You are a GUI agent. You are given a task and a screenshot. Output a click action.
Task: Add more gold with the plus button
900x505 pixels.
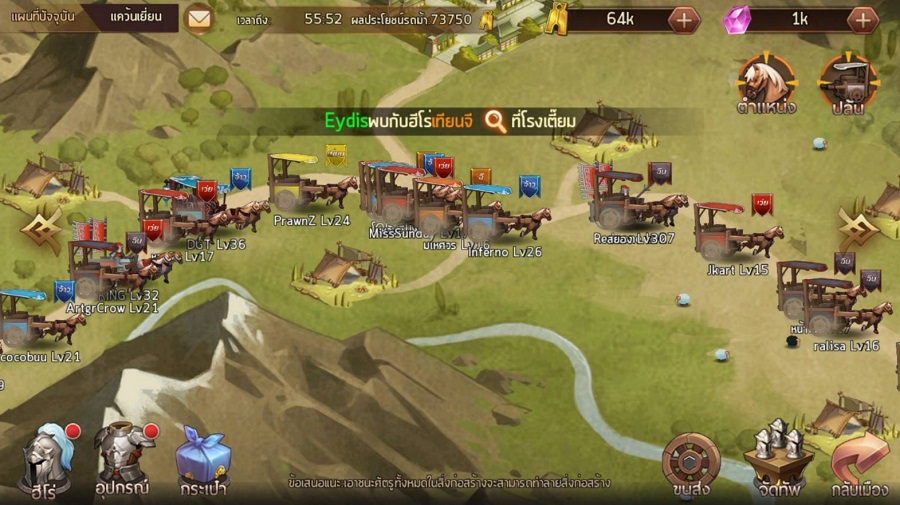pos(684,19)
